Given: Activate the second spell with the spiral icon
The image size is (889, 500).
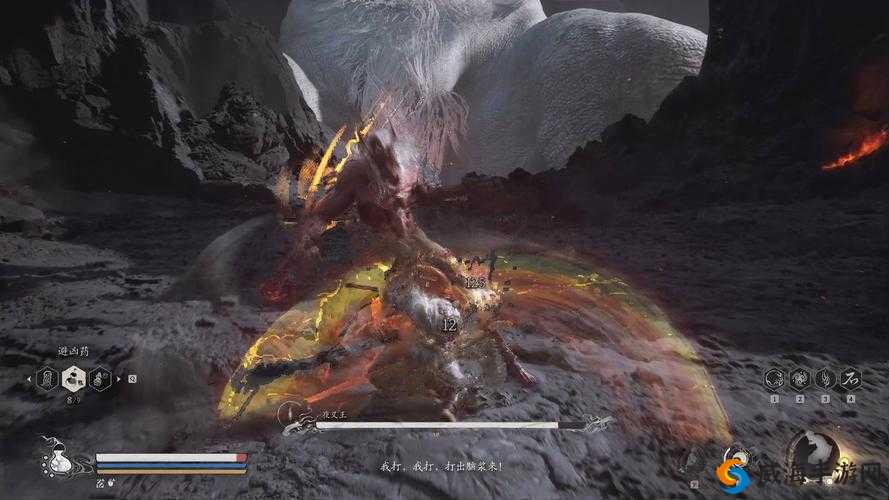Looking at the screenshot, I should coord(799,378).
